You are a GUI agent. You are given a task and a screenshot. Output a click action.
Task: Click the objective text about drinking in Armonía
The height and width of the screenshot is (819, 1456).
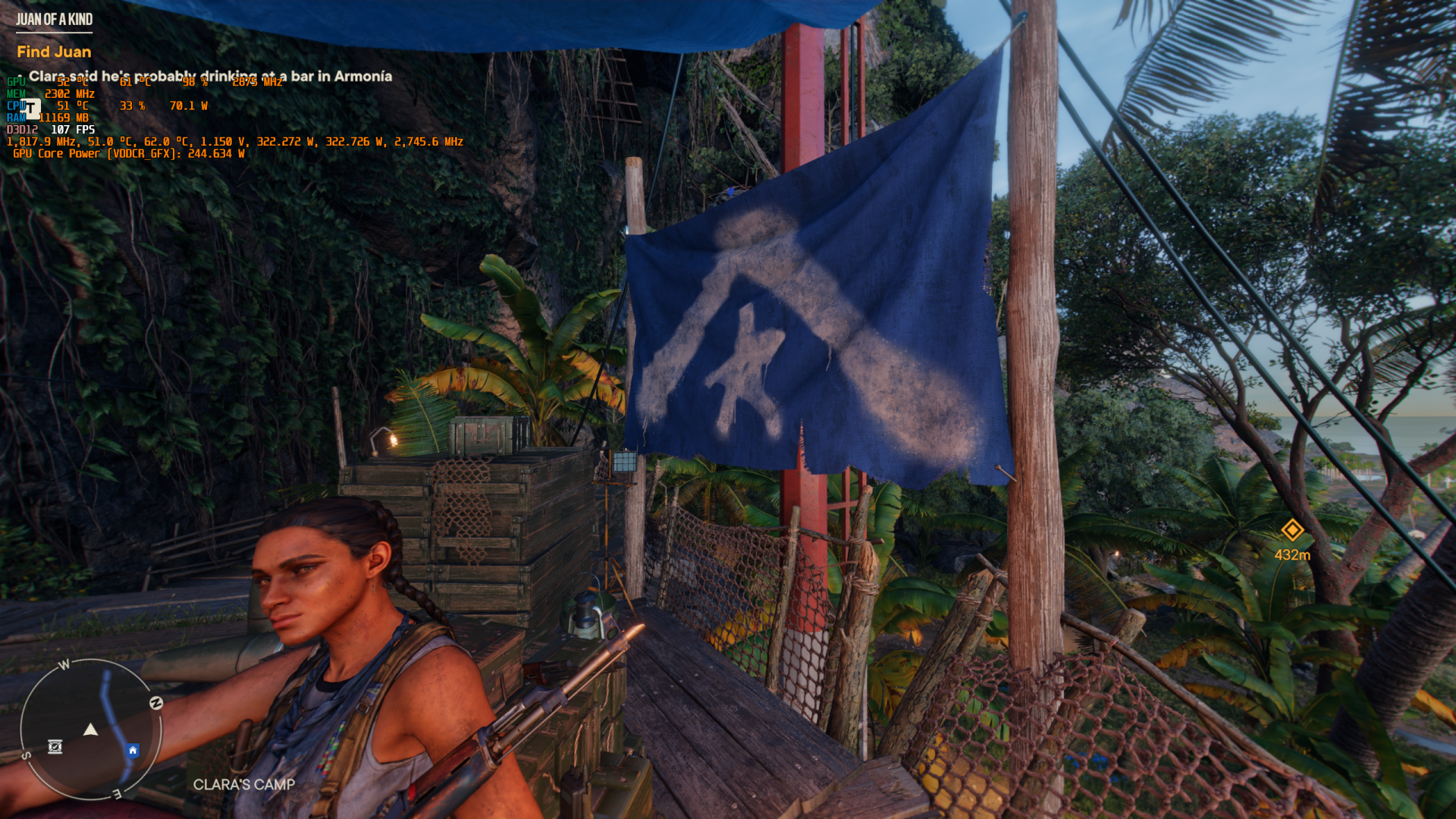[x=210, y=77]
